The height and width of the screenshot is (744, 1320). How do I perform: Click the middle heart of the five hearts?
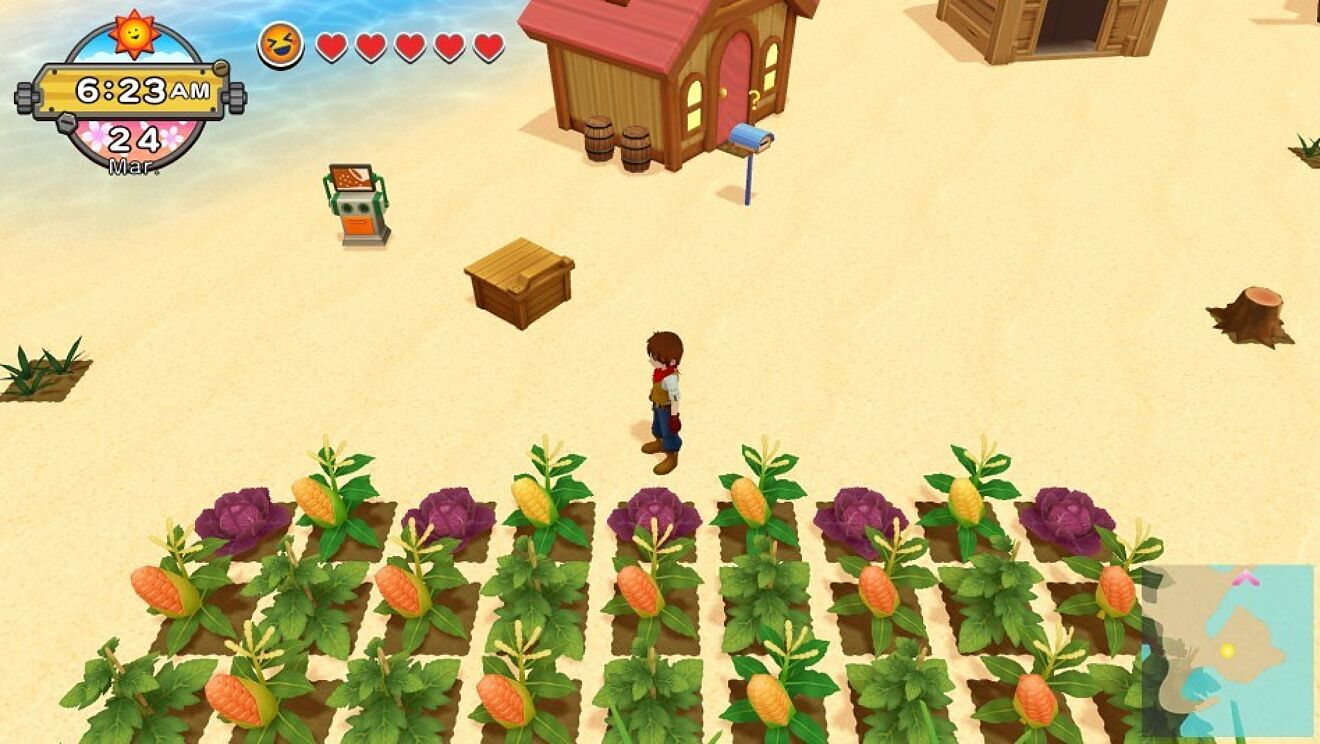tap(408, 45)
